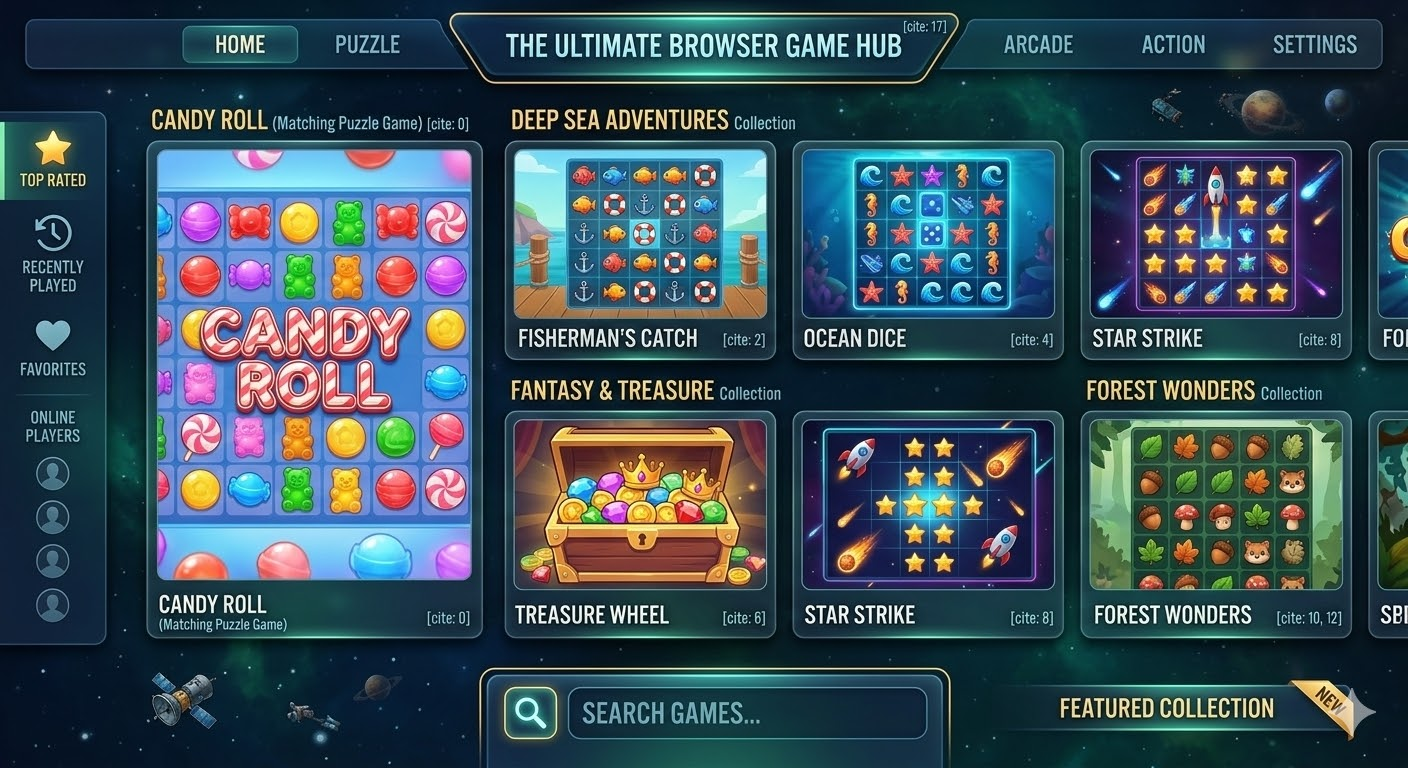Click the Search Games input field

pos(748,712)
